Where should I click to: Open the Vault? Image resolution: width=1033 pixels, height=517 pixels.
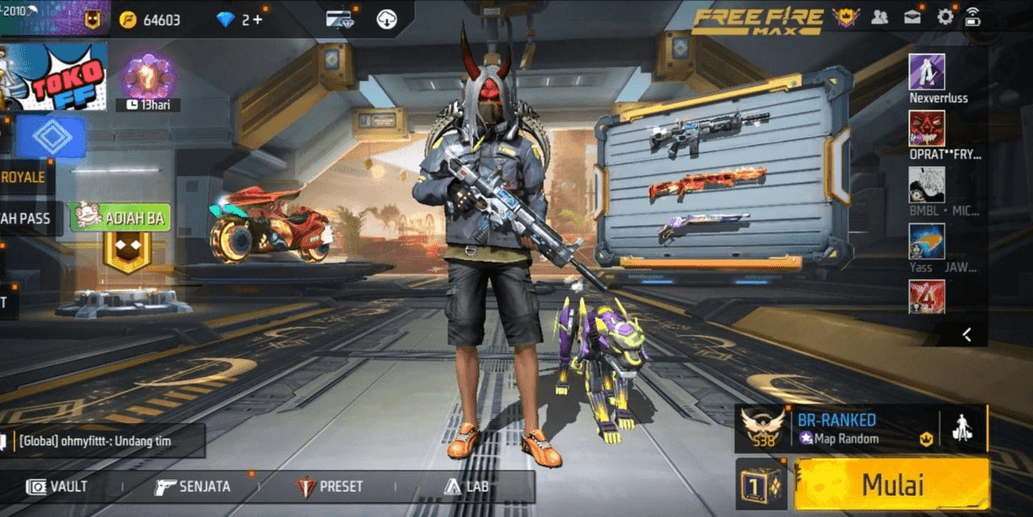(x=57, y=487)
